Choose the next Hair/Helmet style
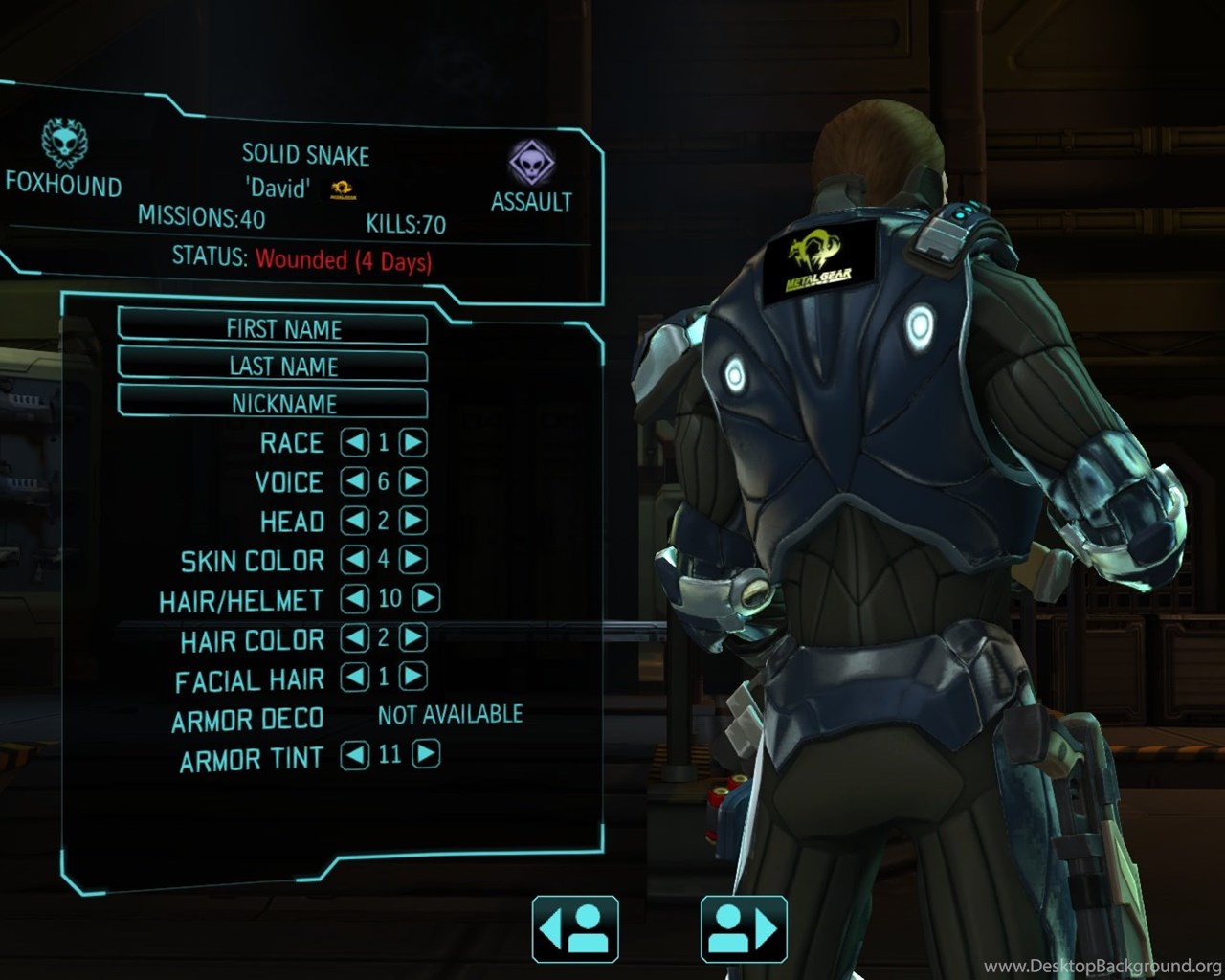 click(426, 598)
